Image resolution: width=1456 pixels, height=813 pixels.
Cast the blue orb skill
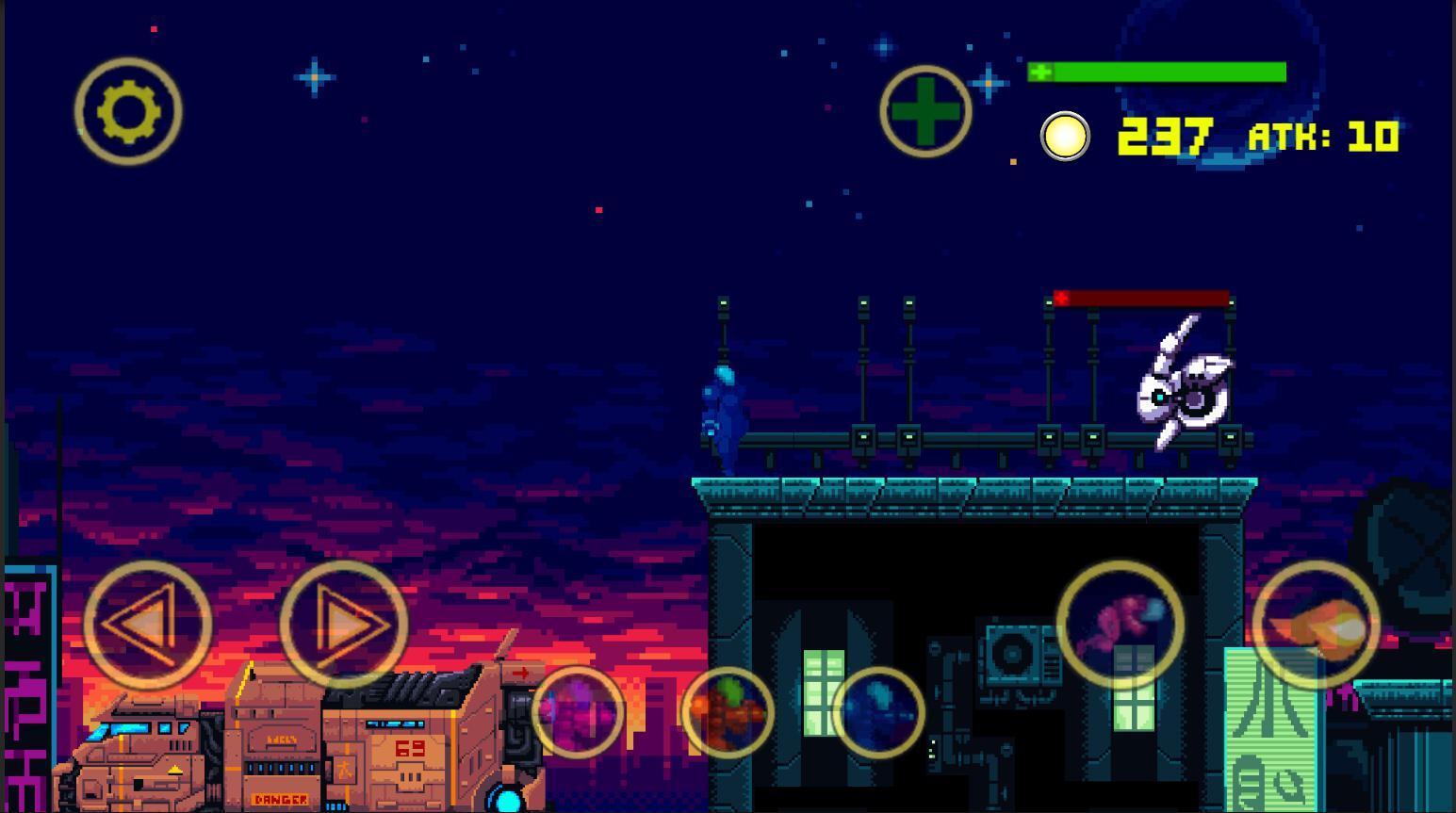click(881, 711)
